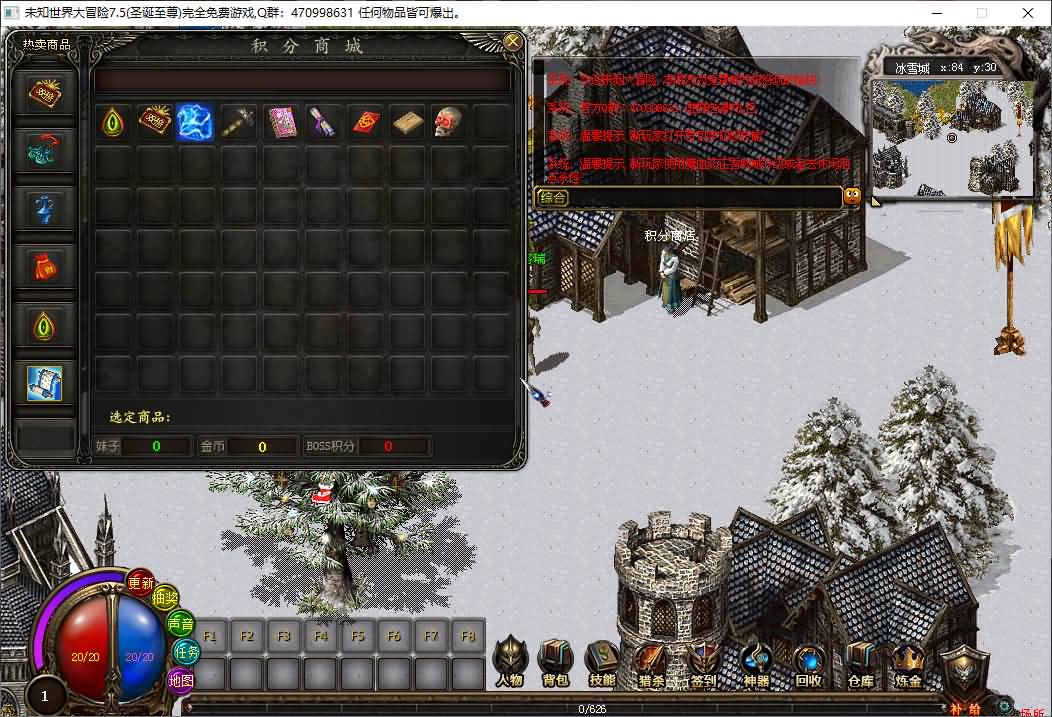Choose the skull item in shop grid
Screen dimensions: 1052x717
(x=448, y=122)
